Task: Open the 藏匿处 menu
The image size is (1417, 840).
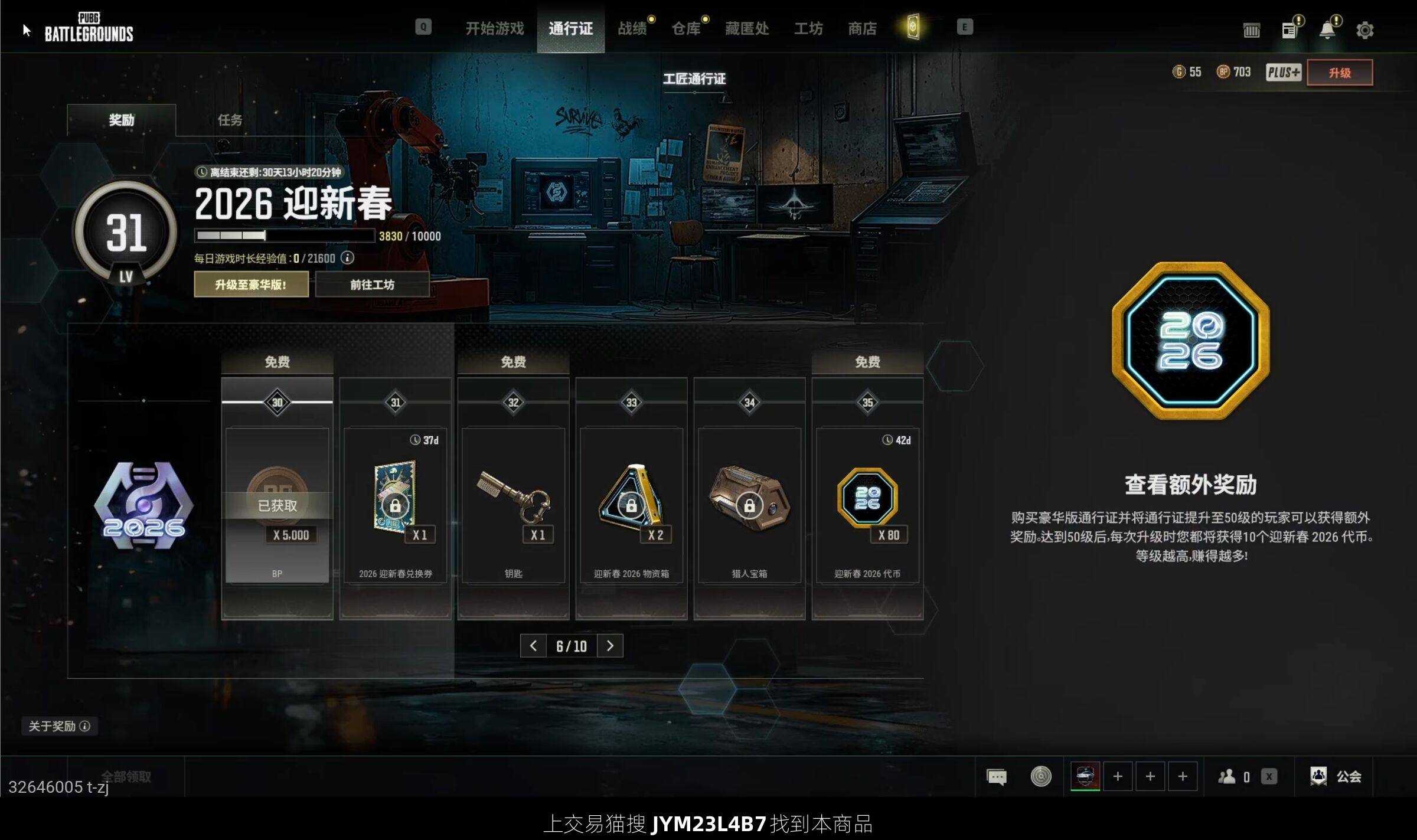Action: 746,28
